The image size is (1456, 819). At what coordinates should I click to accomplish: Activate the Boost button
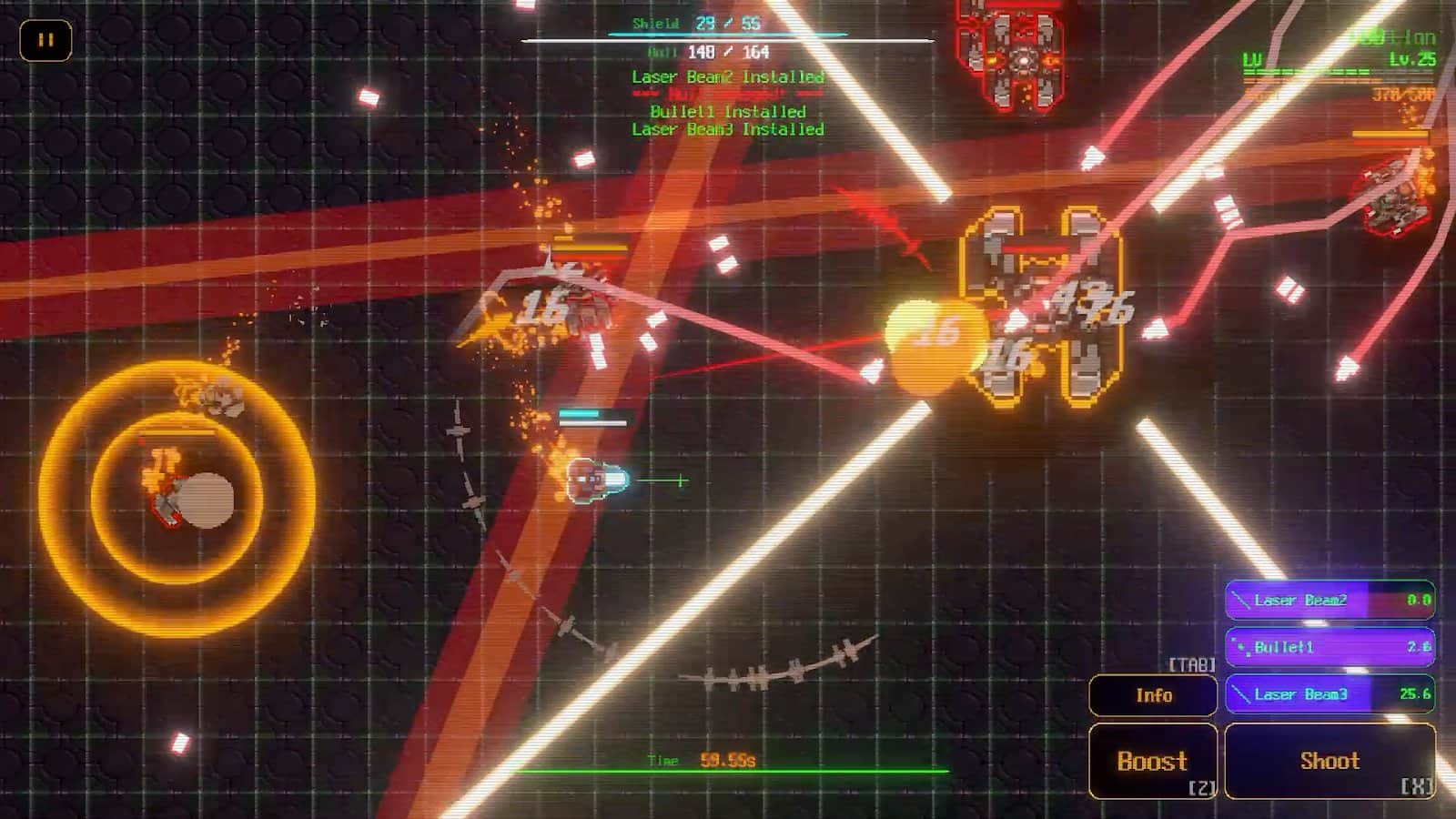1153,761
